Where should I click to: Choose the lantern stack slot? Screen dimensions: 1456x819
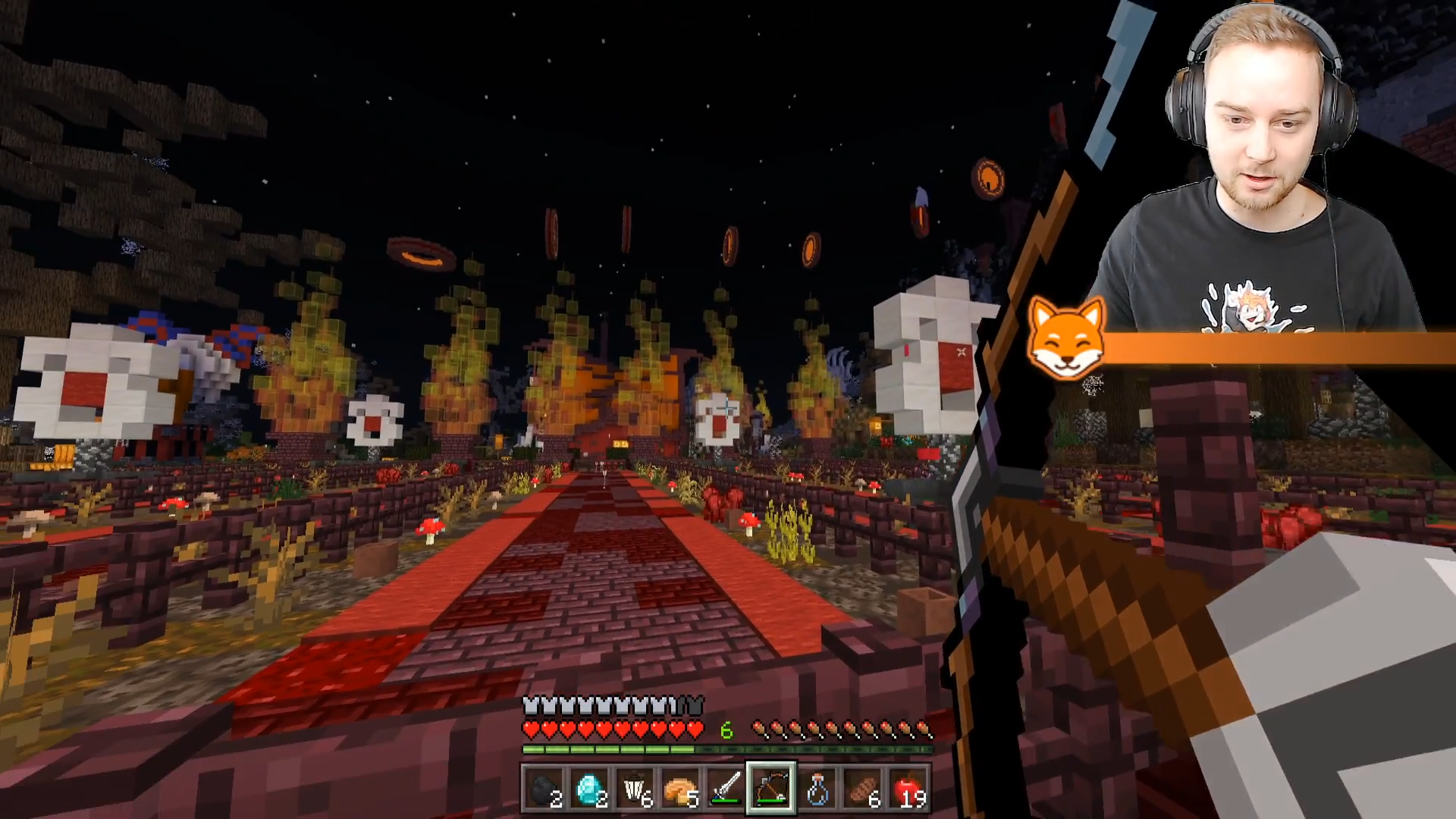635,789
